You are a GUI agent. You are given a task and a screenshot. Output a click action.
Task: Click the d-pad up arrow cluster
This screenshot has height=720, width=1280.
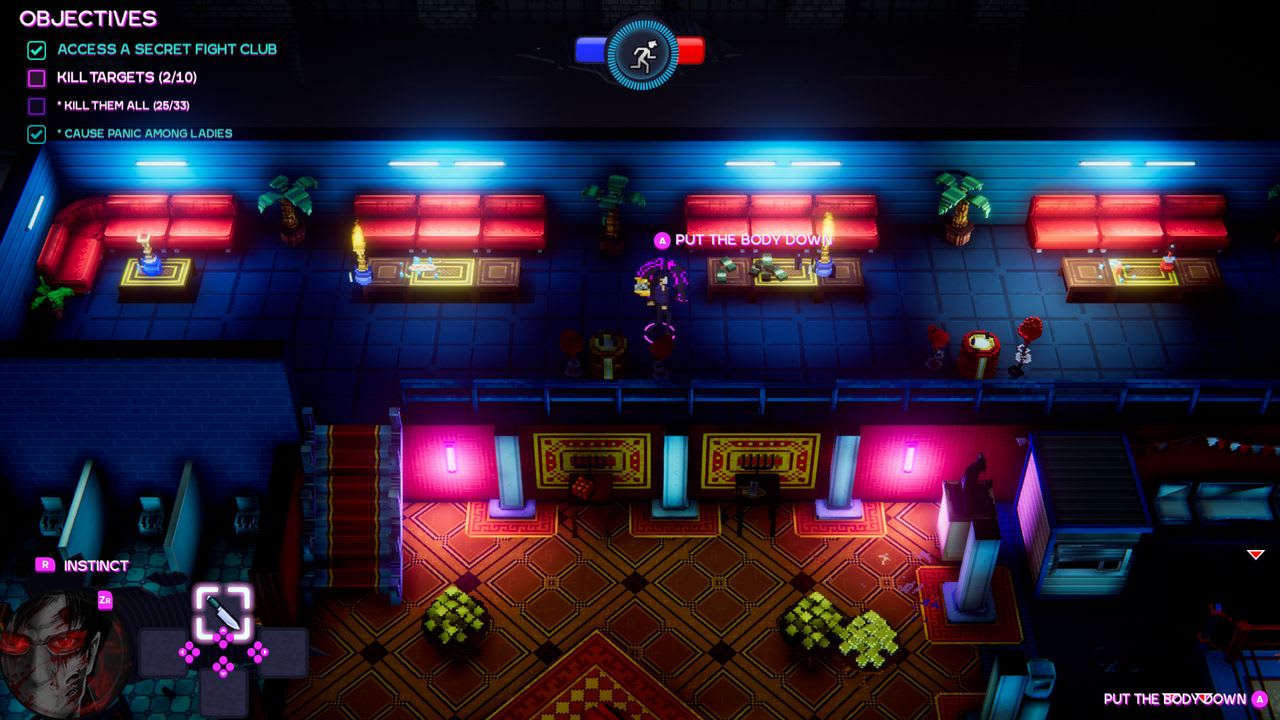click(x=223, y=637)
